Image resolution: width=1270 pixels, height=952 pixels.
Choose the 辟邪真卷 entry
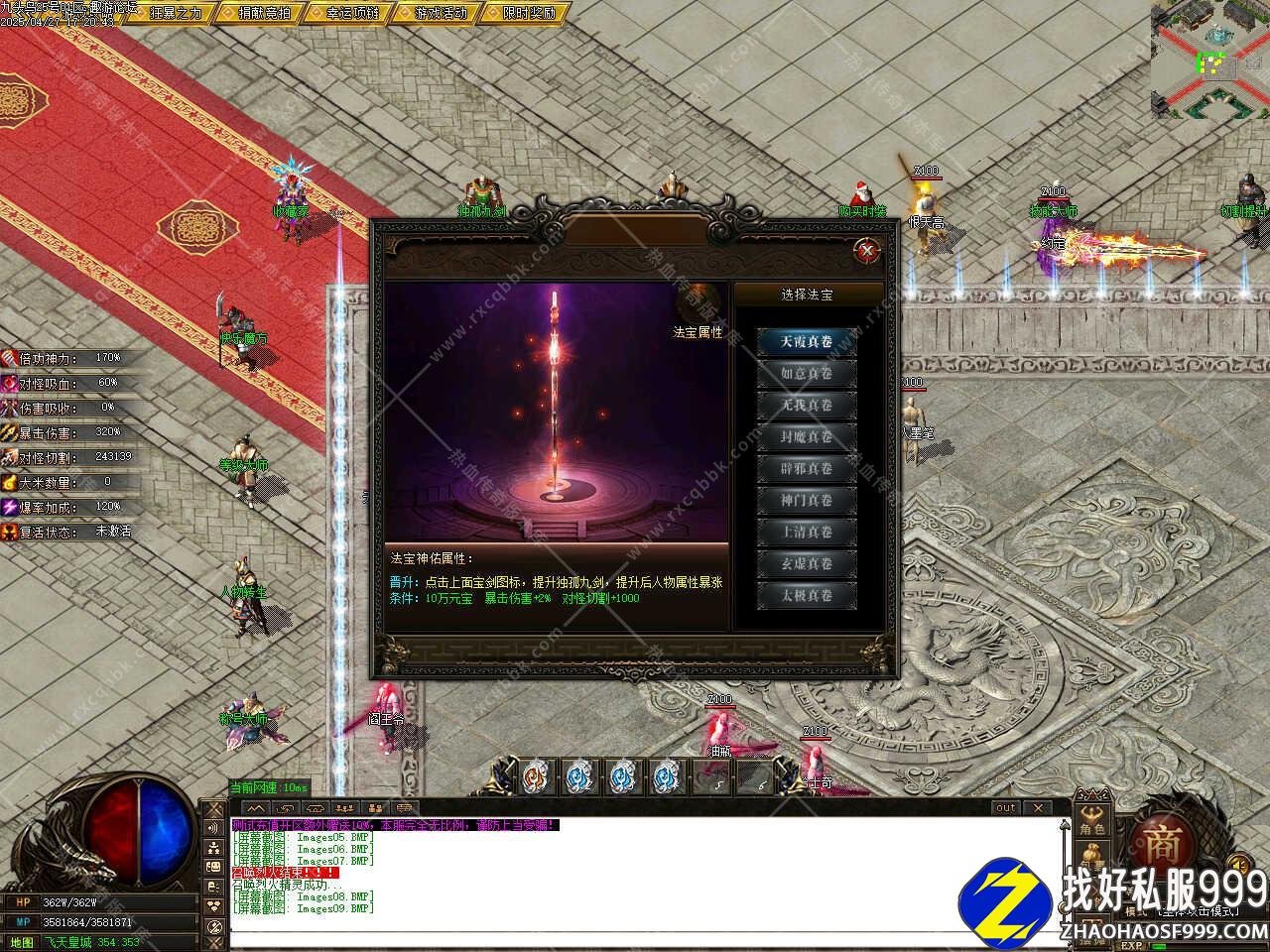tap(806, 469)
